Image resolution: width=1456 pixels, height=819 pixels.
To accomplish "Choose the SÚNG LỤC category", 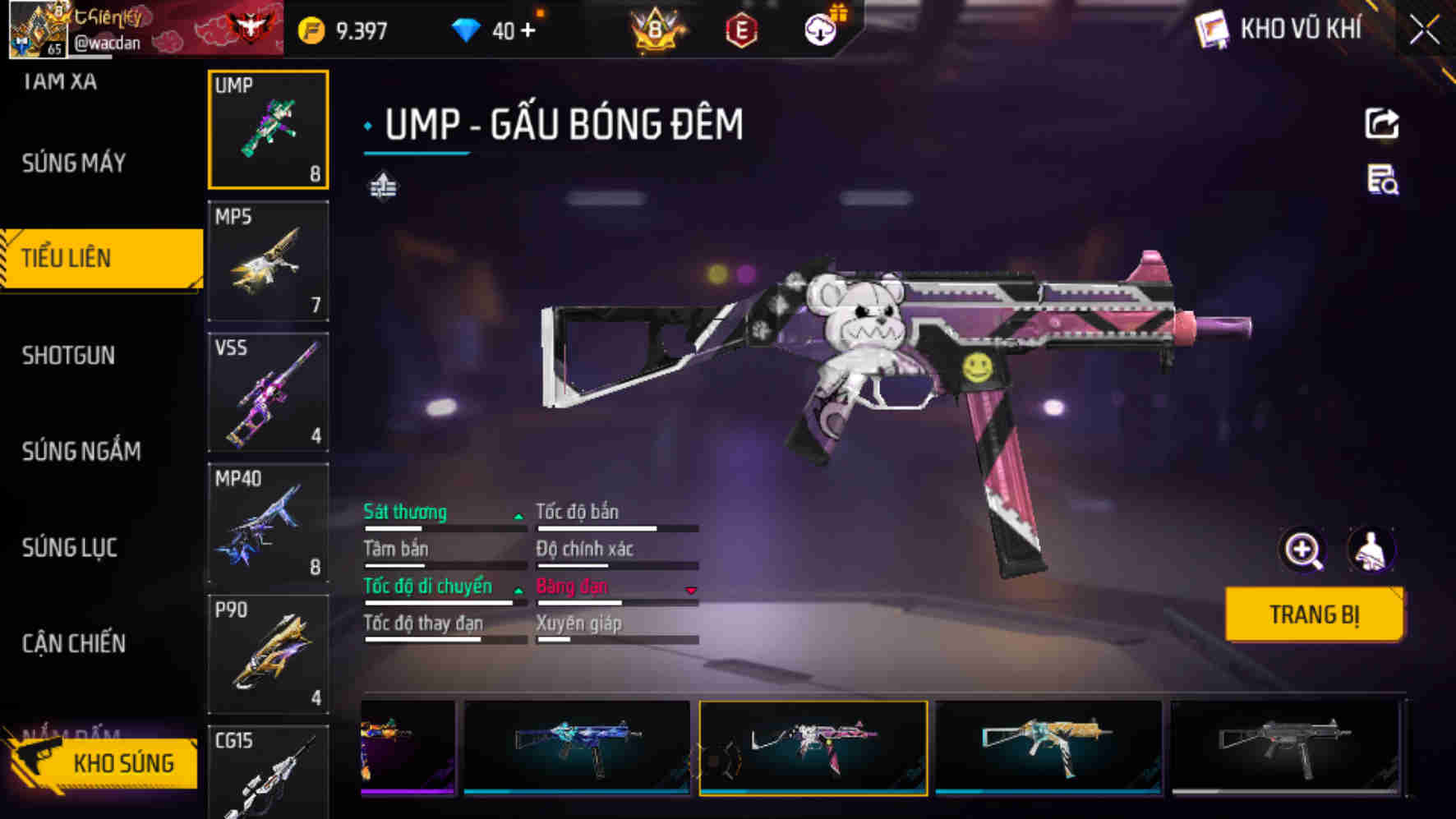I will coord(70,547).
